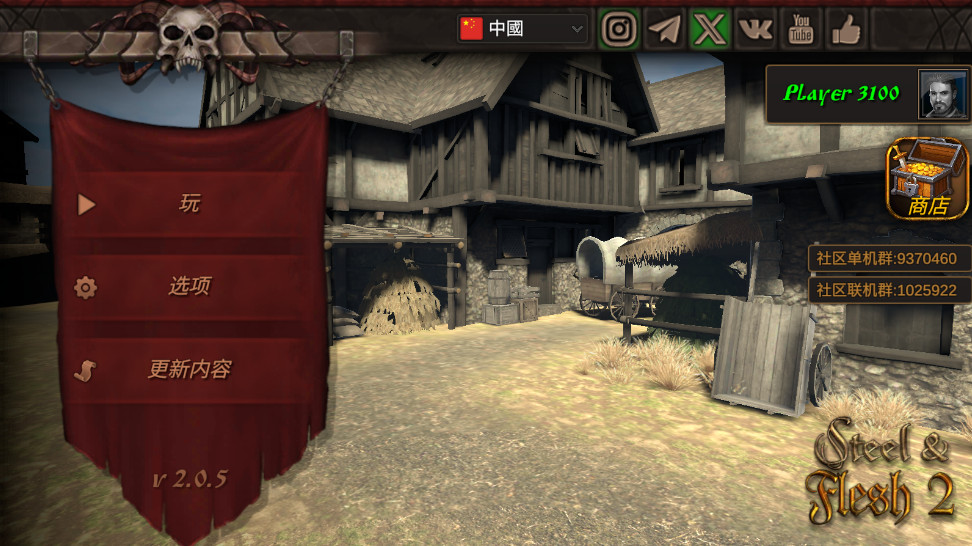The width and height of the screenshot is (972, 546).
Task: Open the Player 3100 profile panel
Action: (x=866, y=94)
